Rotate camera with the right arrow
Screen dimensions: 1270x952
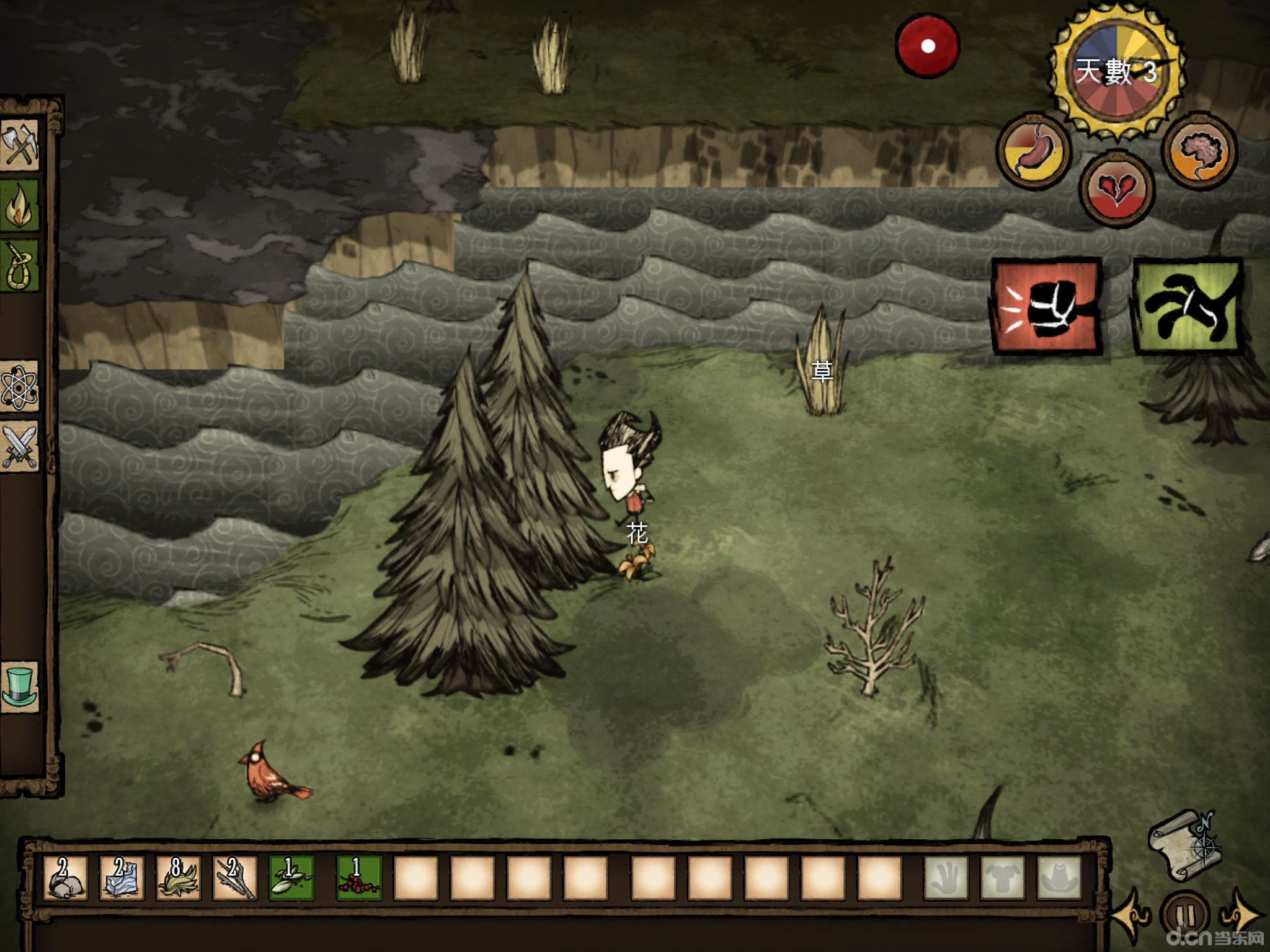1238,914
